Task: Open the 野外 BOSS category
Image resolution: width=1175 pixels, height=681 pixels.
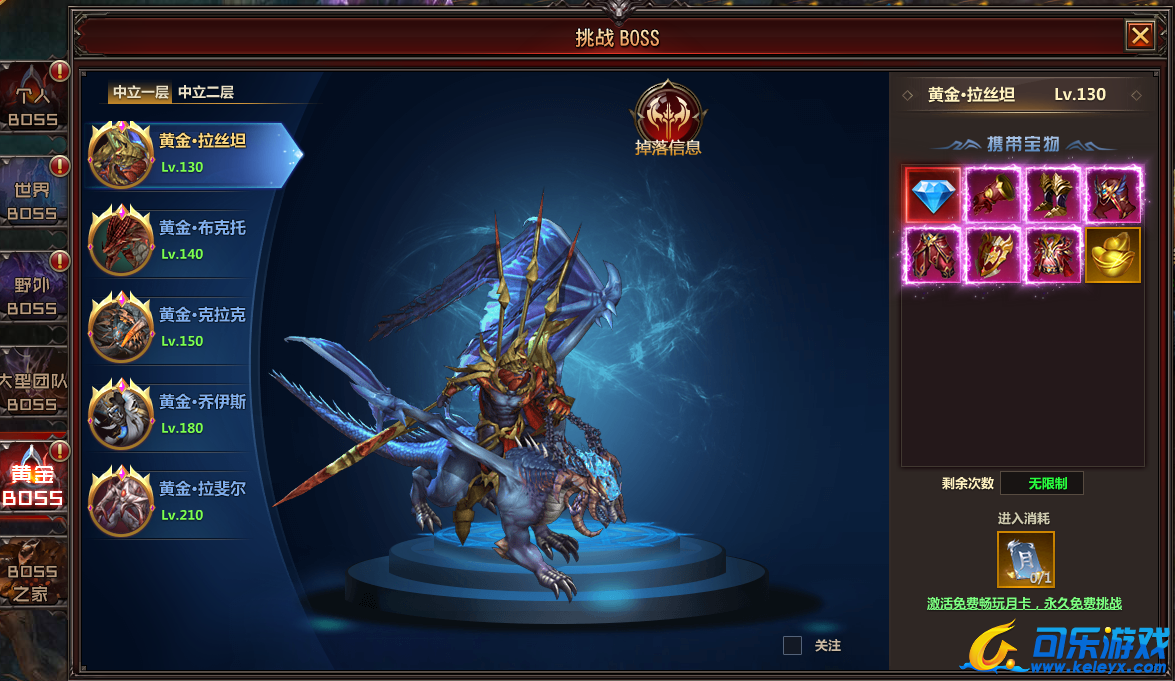Action: (33, 294)
